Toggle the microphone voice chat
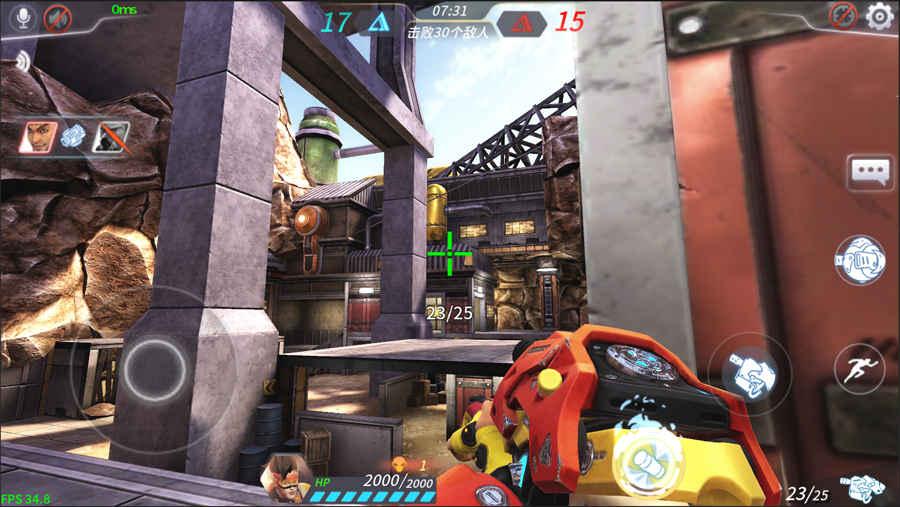 (22, 16)
